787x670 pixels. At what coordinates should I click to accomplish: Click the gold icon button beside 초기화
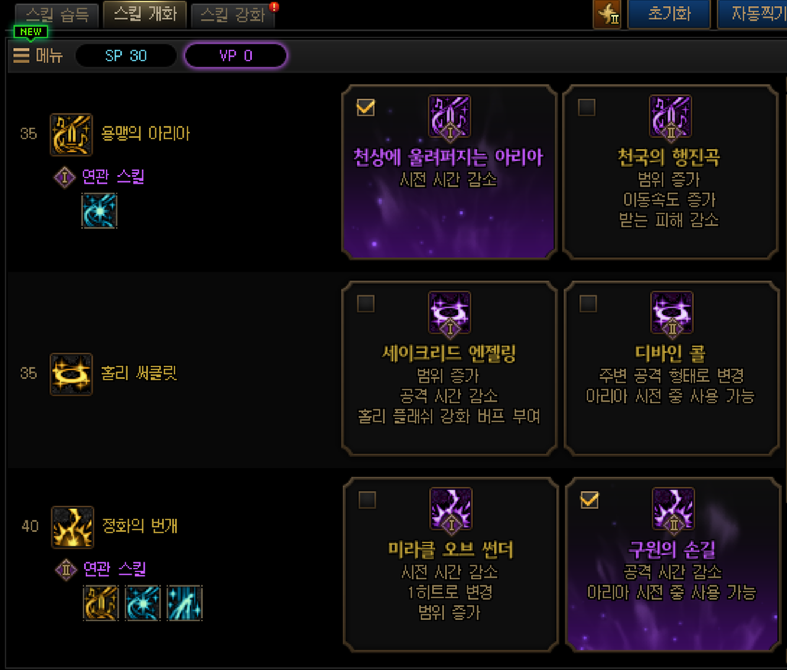coord(607,15)
